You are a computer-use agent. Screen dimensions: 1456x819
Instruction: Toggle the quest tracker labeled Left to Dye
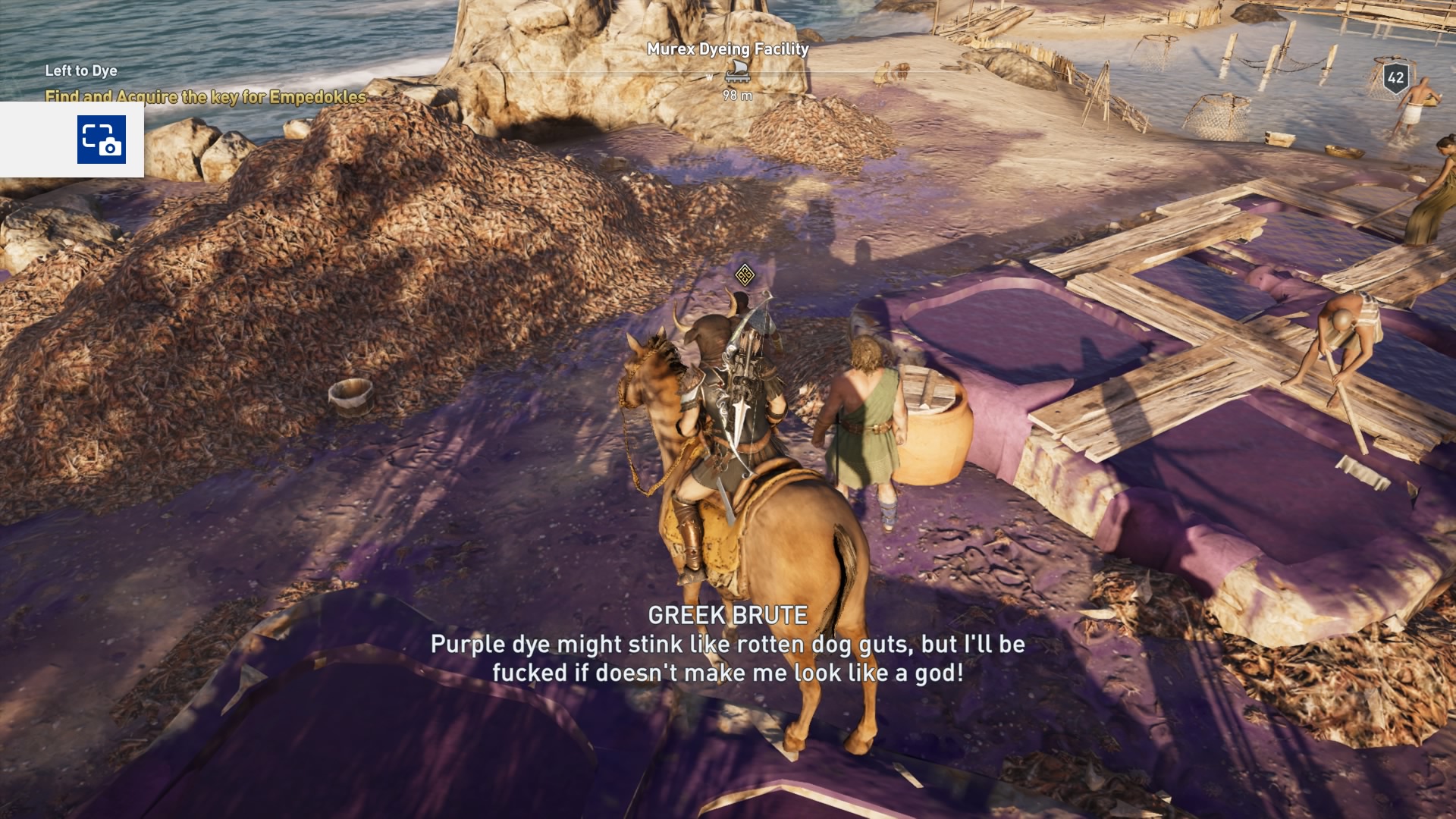pos(81,71)
